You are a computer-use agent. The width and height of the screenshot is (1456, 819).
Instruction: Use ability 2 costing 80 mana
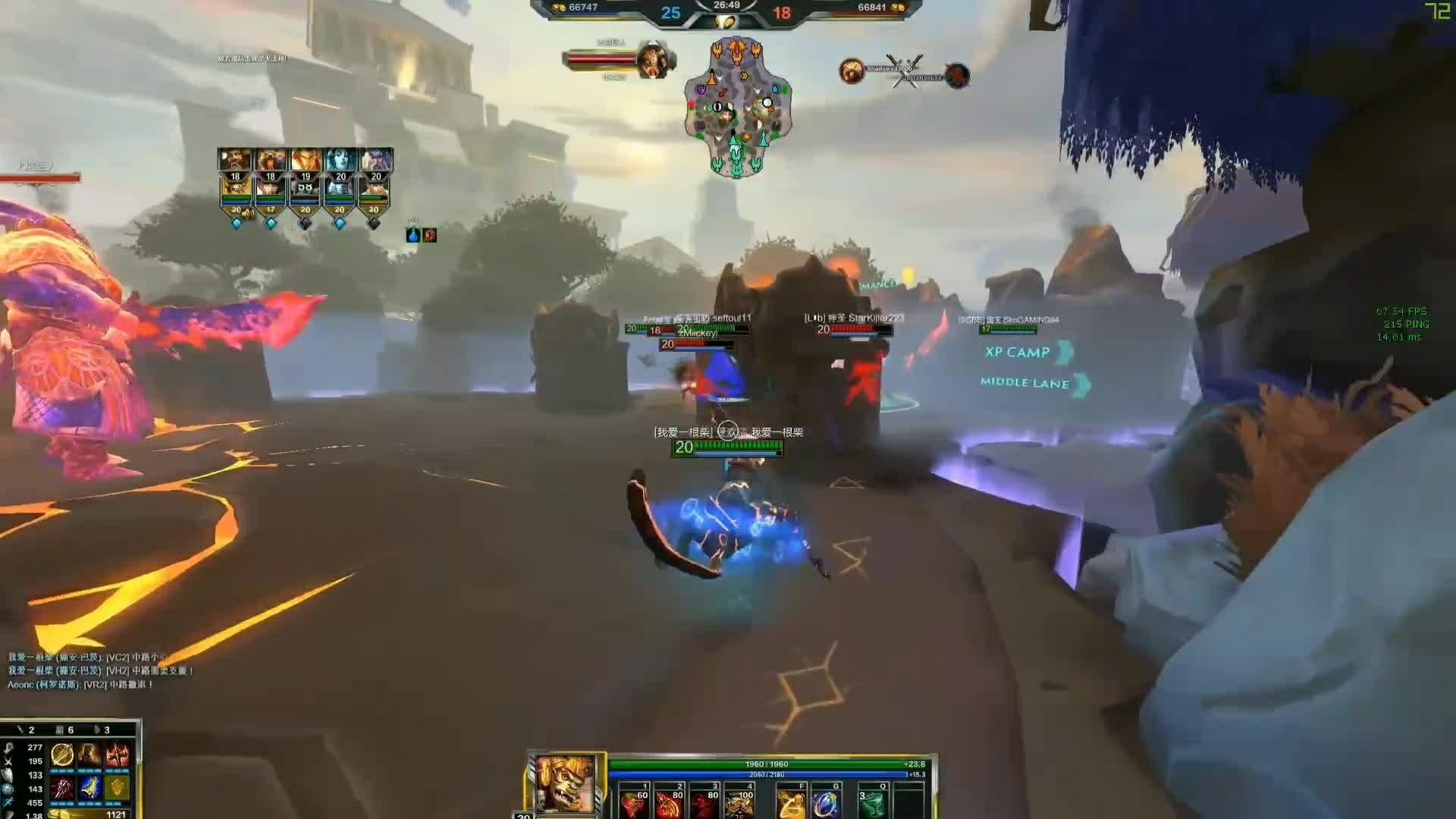tap(669, 802)
